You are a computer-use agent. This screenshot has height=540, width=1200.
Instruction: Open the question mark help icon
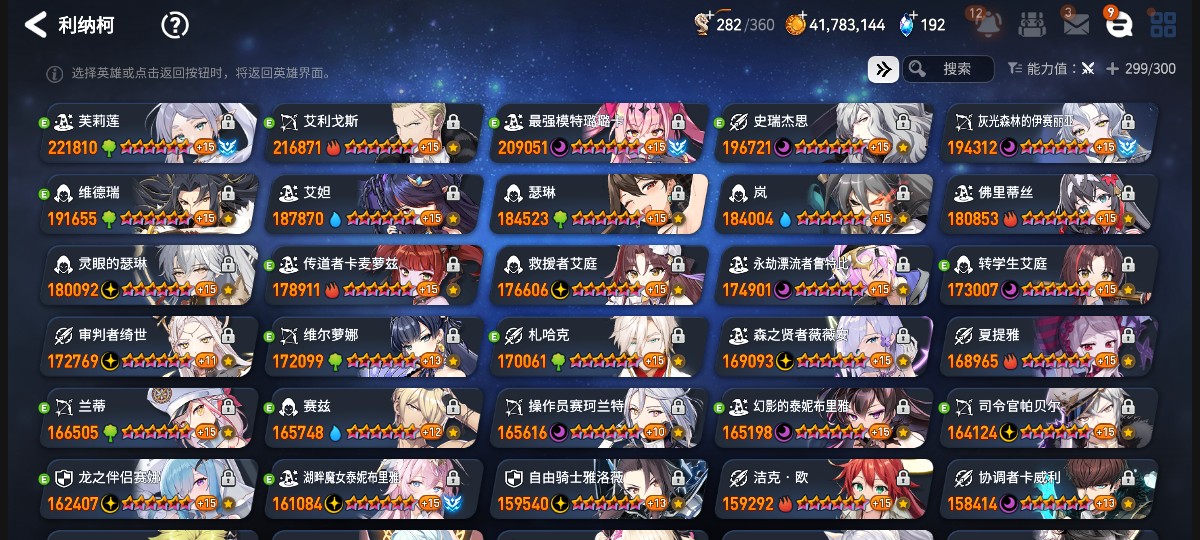point(175,25)
